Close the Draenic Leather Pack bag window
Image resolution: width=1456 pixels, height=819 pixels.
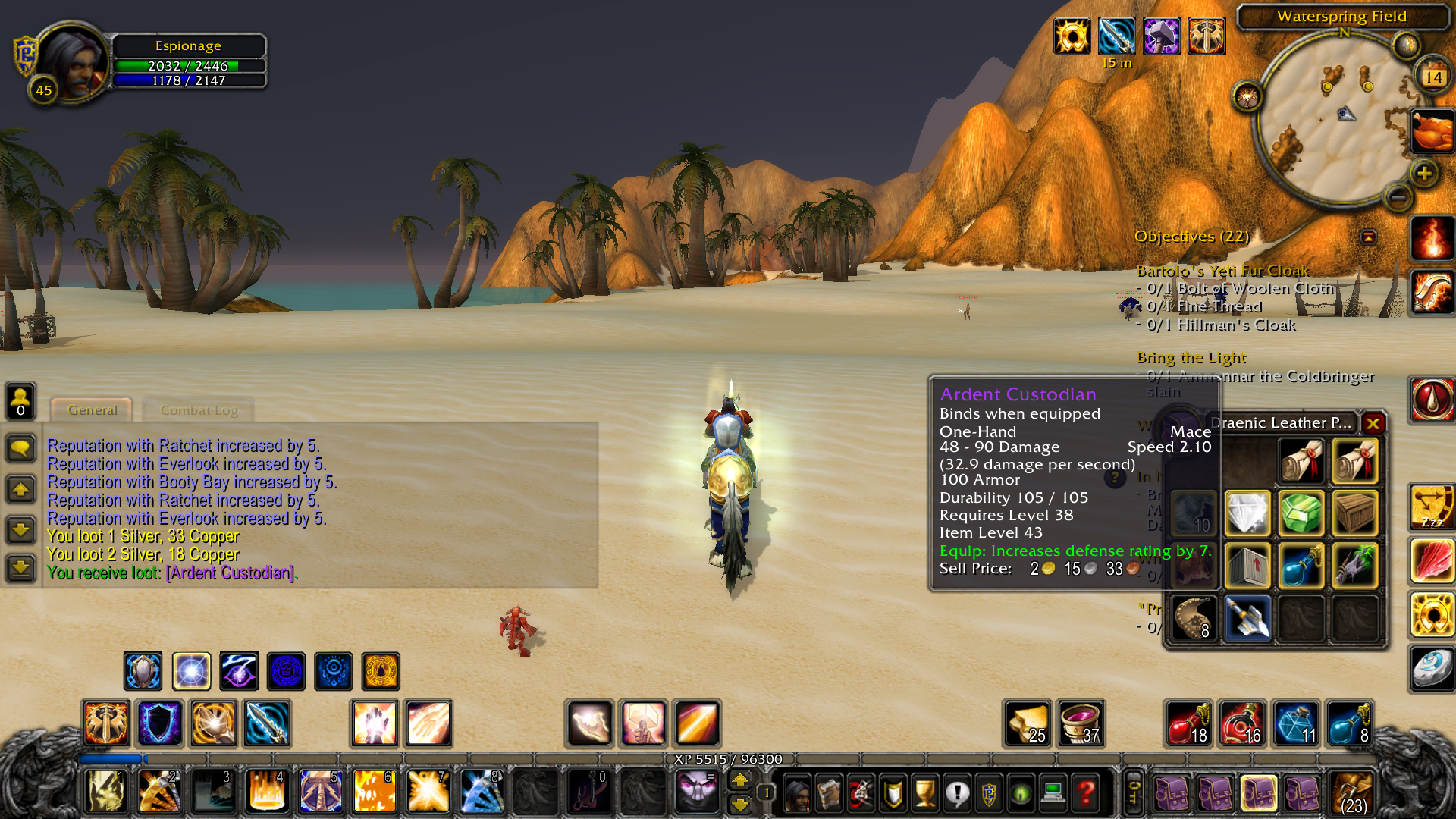[x=1373, y=423]
